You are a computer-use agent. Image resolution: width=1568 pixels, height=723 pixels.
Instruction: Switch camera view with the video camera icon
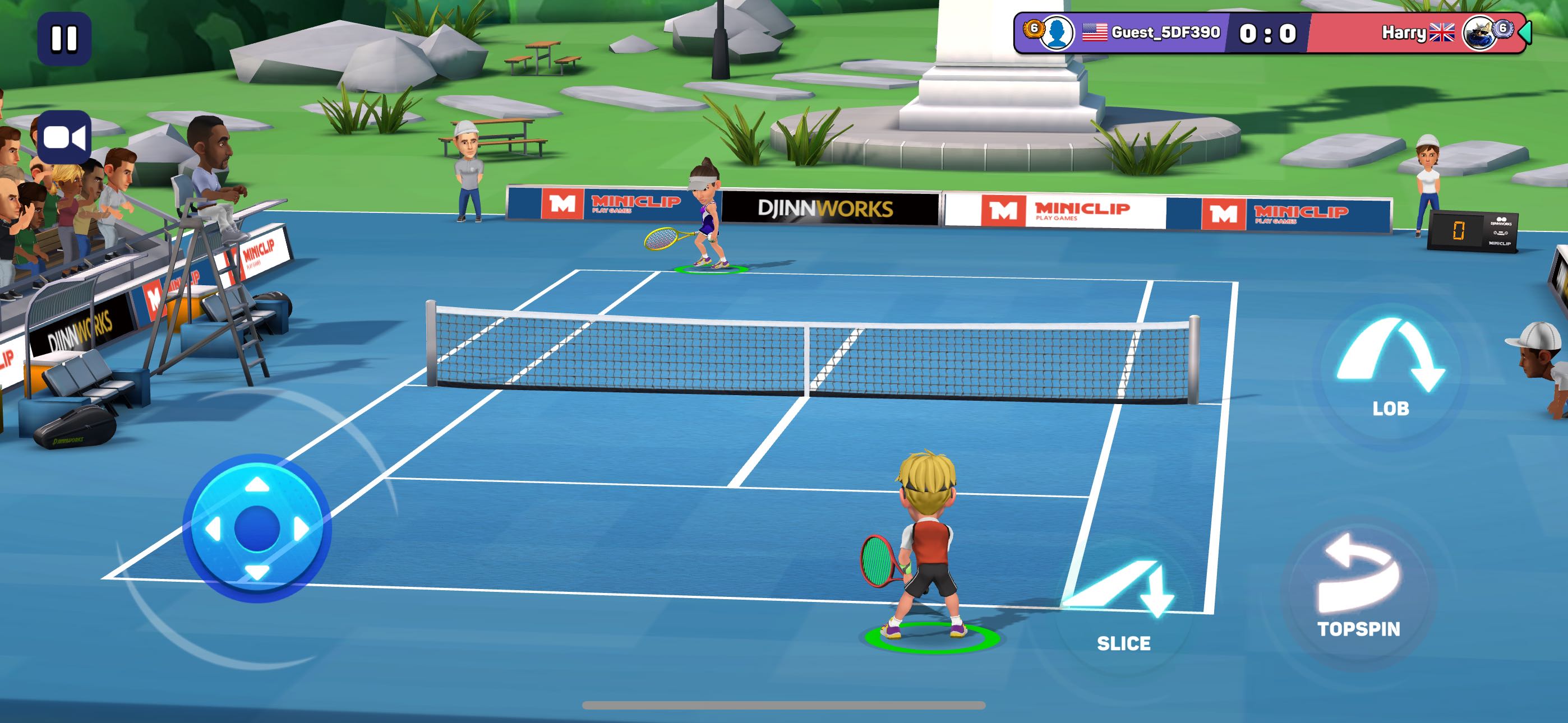pyautogui.click(x=64, y=137)
